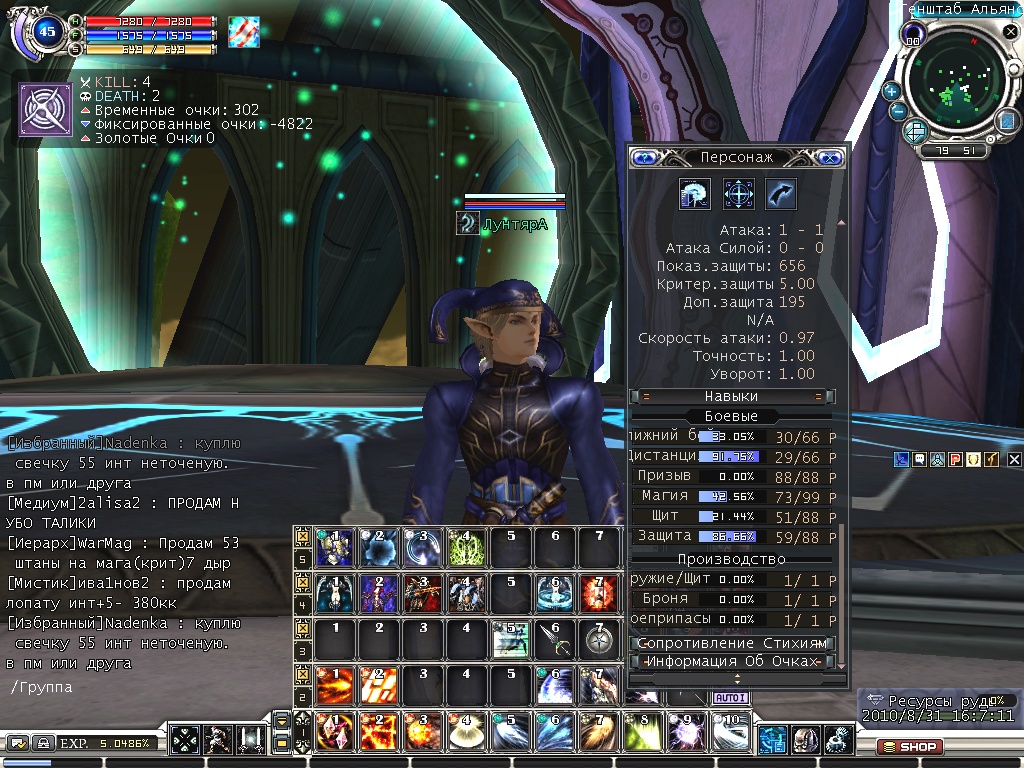Click the crosshair target icon in character panel
Image resolution: width=1024 pixels, height=768 pixels.
coord(739,193)
